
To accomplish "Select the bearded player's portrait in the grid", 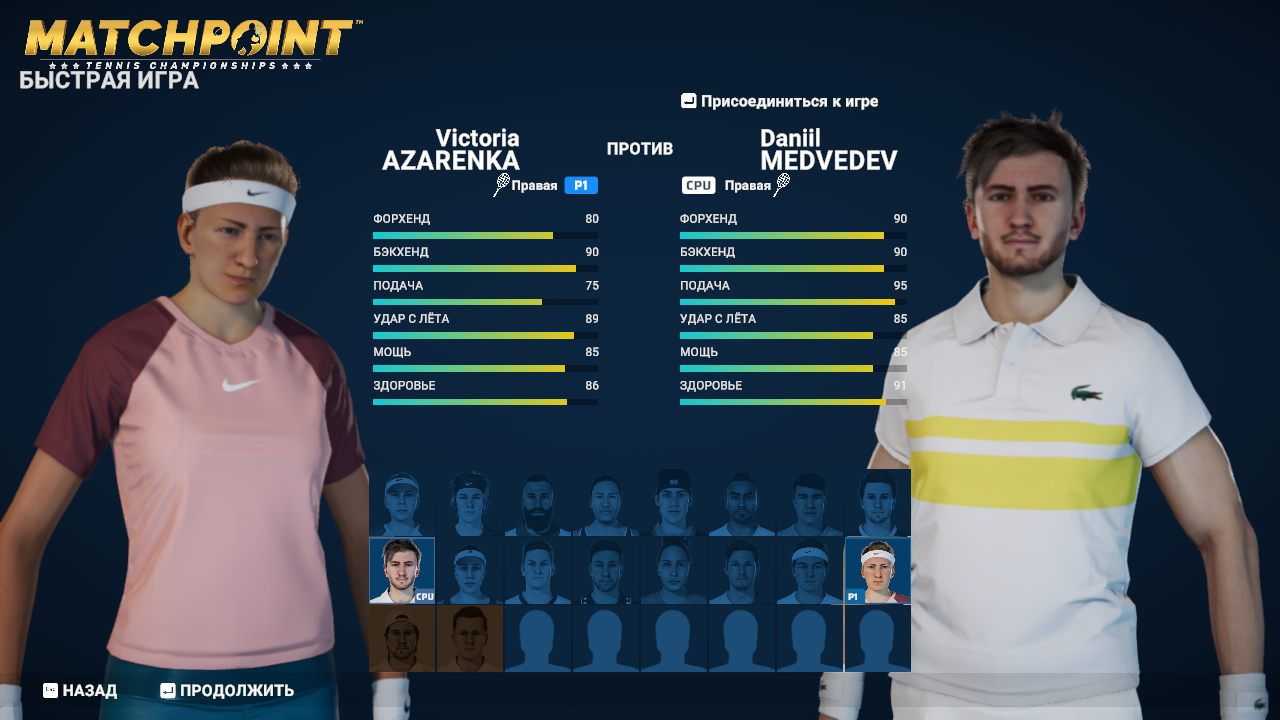I will point(537,503).
